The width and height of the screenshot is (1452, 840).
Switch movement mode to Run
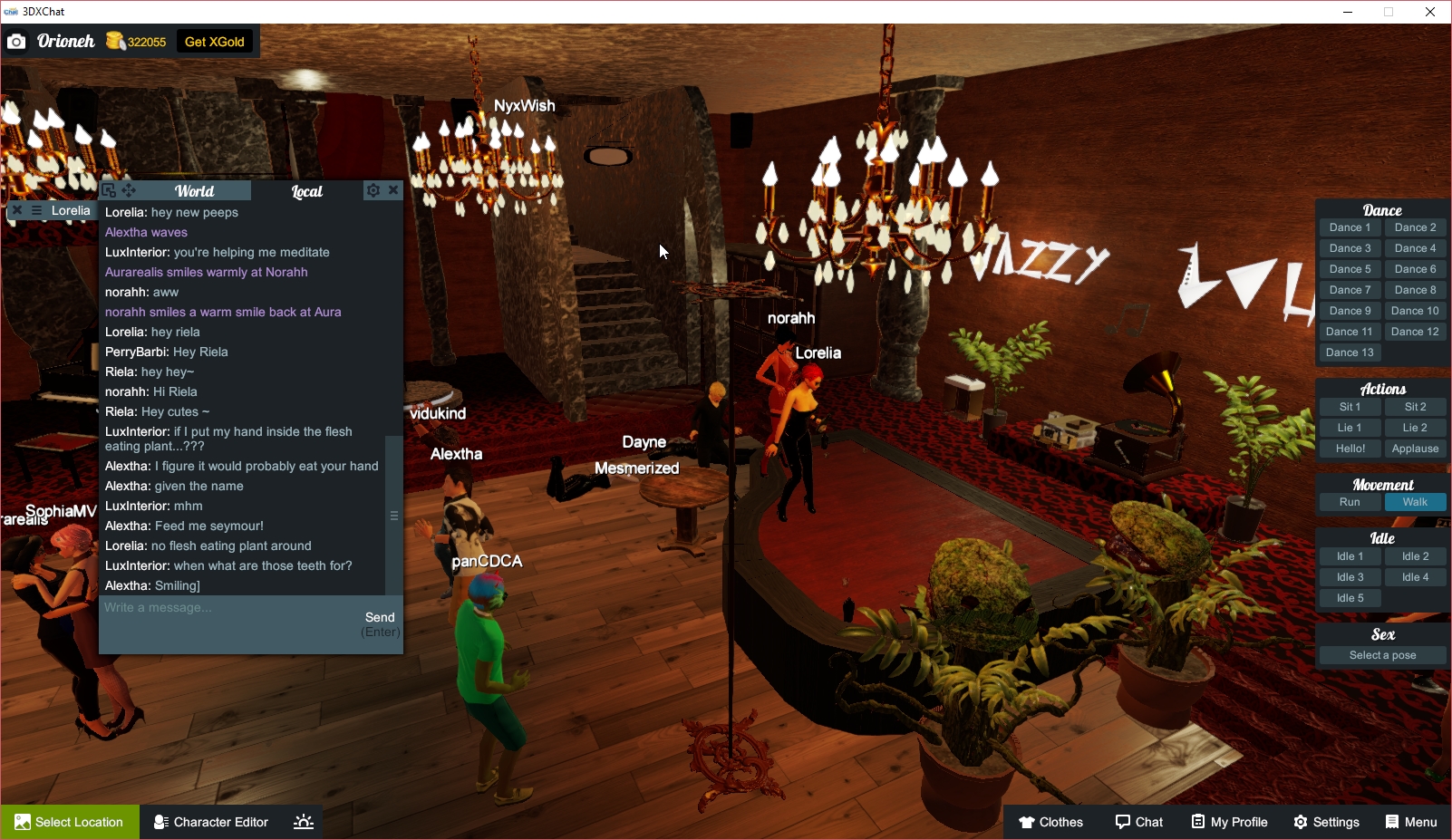[1350, 501]
